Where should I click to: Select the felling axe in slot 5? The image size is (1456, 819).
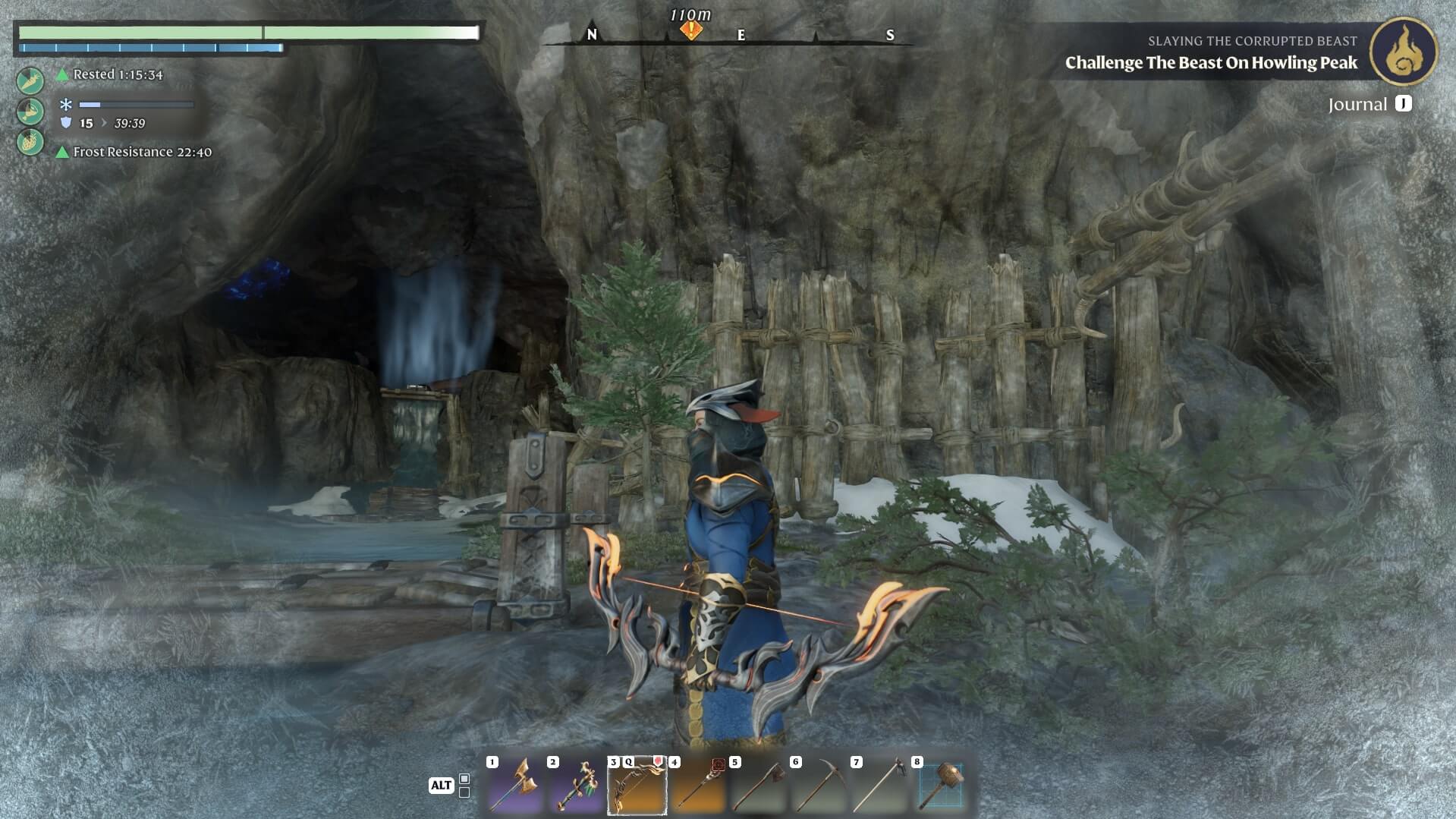[x=758, y=786]
